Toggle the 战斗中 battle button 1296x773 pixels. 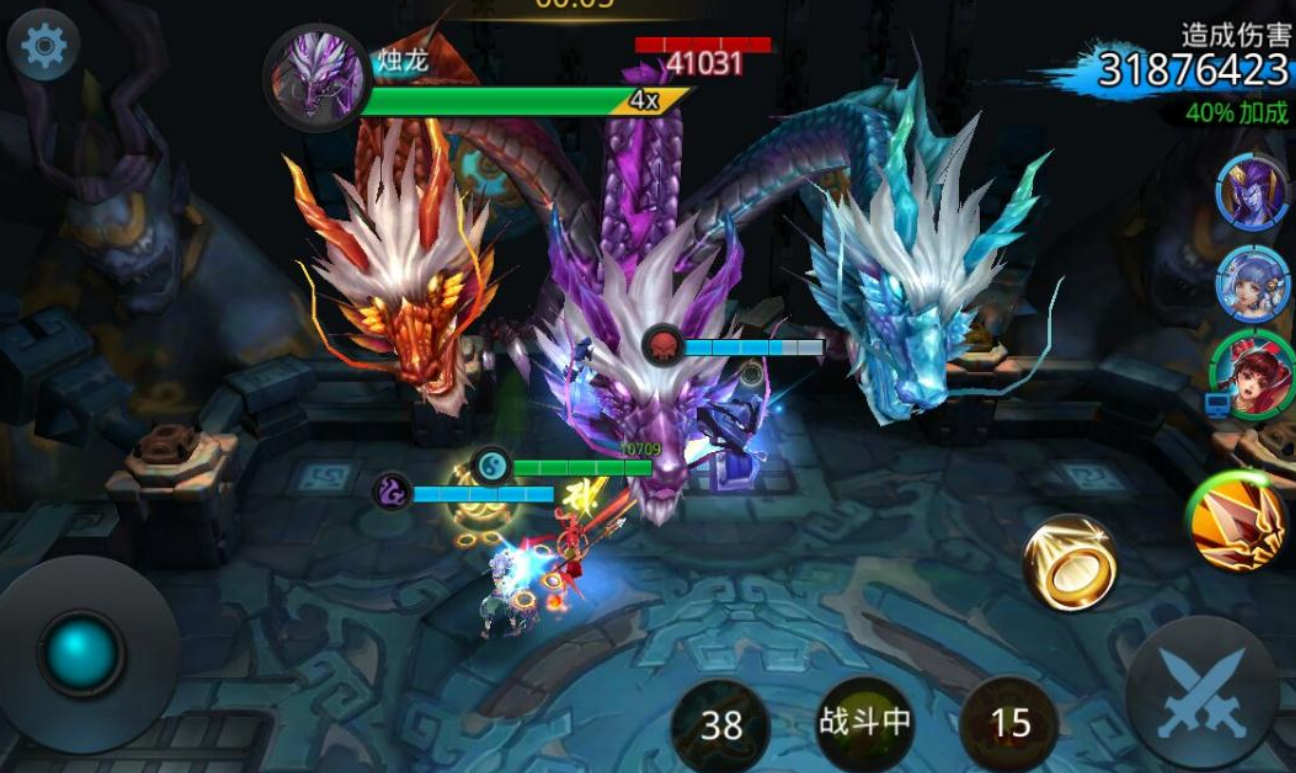tap(865, 723)
